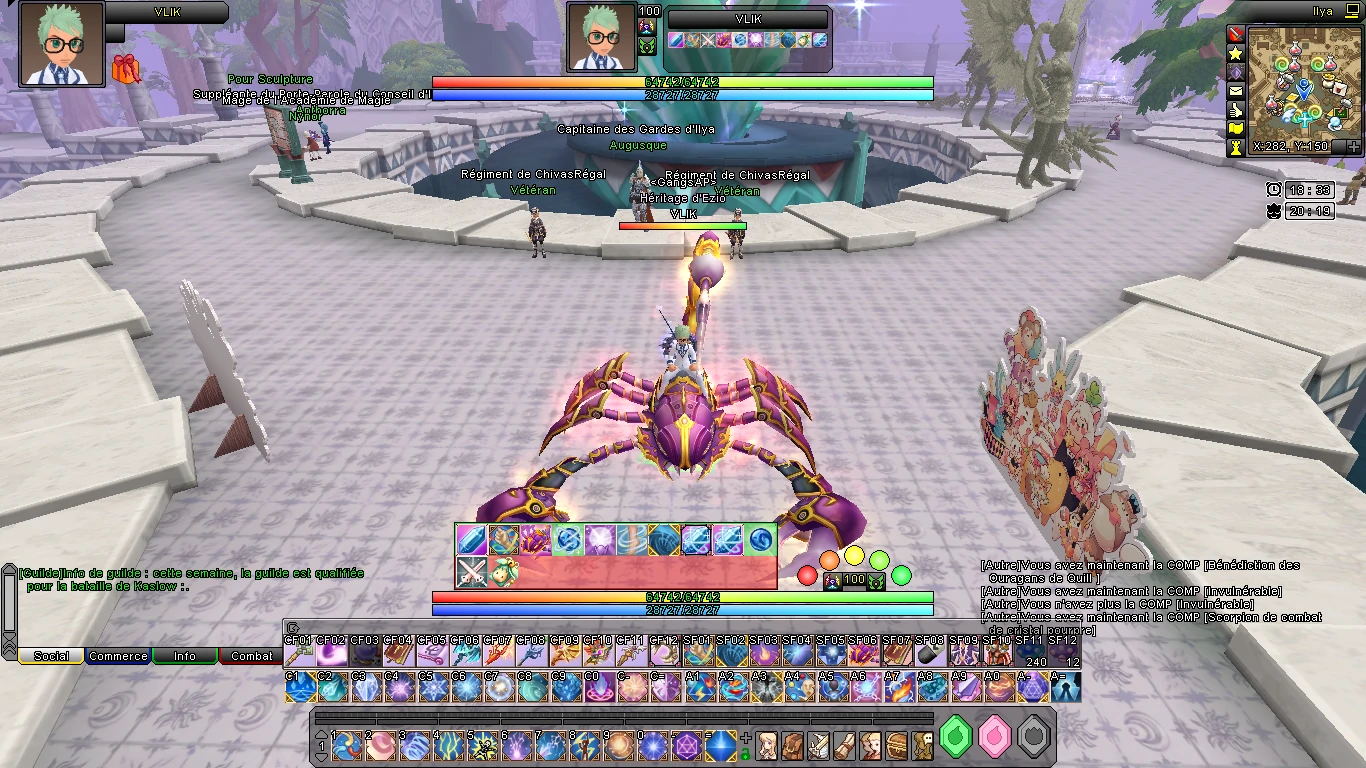Open the thumbs-up icon beside minimap
The image size is (1366, 768).
tap(1236, 110)
